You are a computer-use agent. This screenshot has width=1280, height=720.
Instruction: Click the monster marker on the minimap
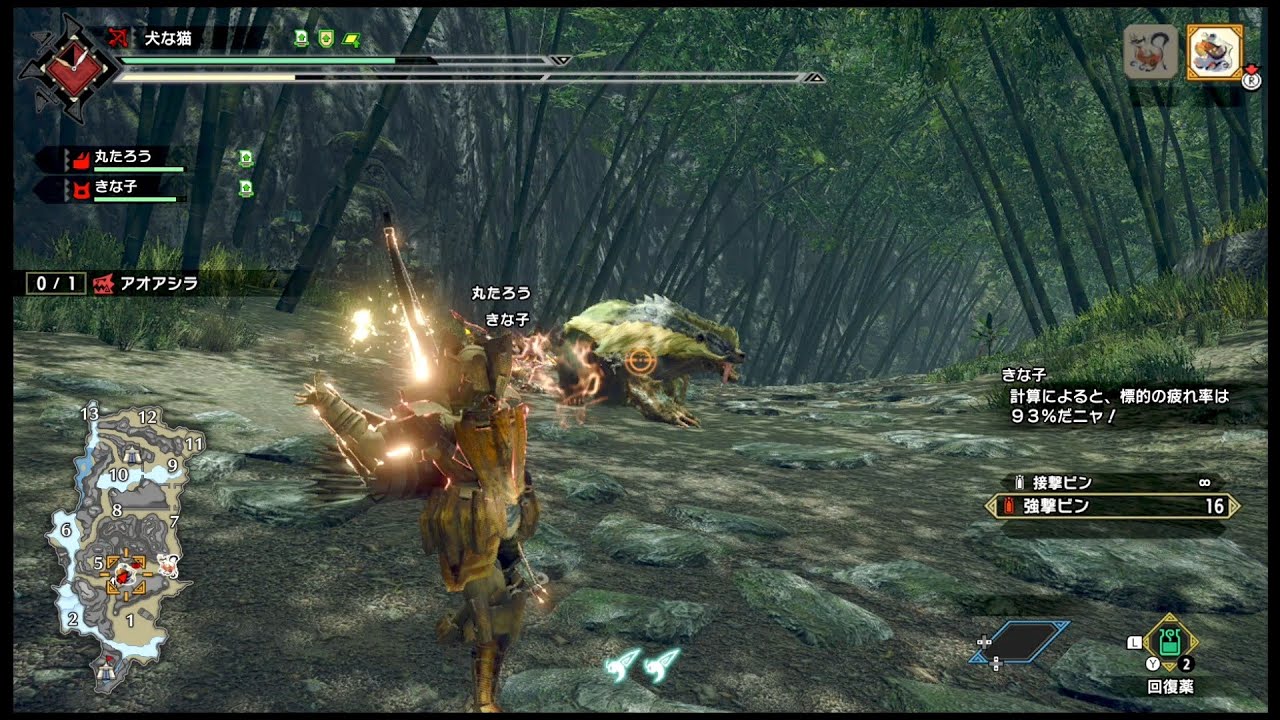click(124, 575)
